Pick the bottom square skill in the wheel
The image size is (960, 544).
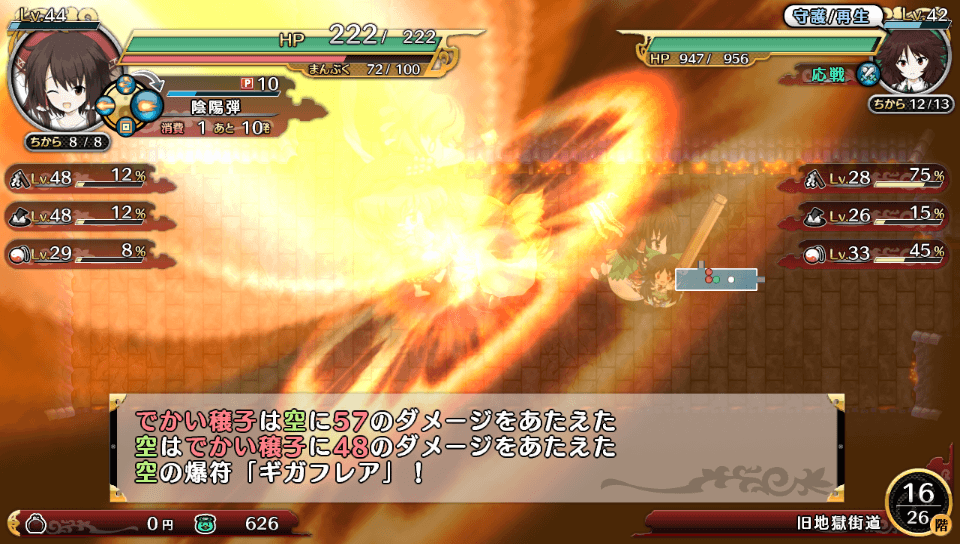point(126,126)
